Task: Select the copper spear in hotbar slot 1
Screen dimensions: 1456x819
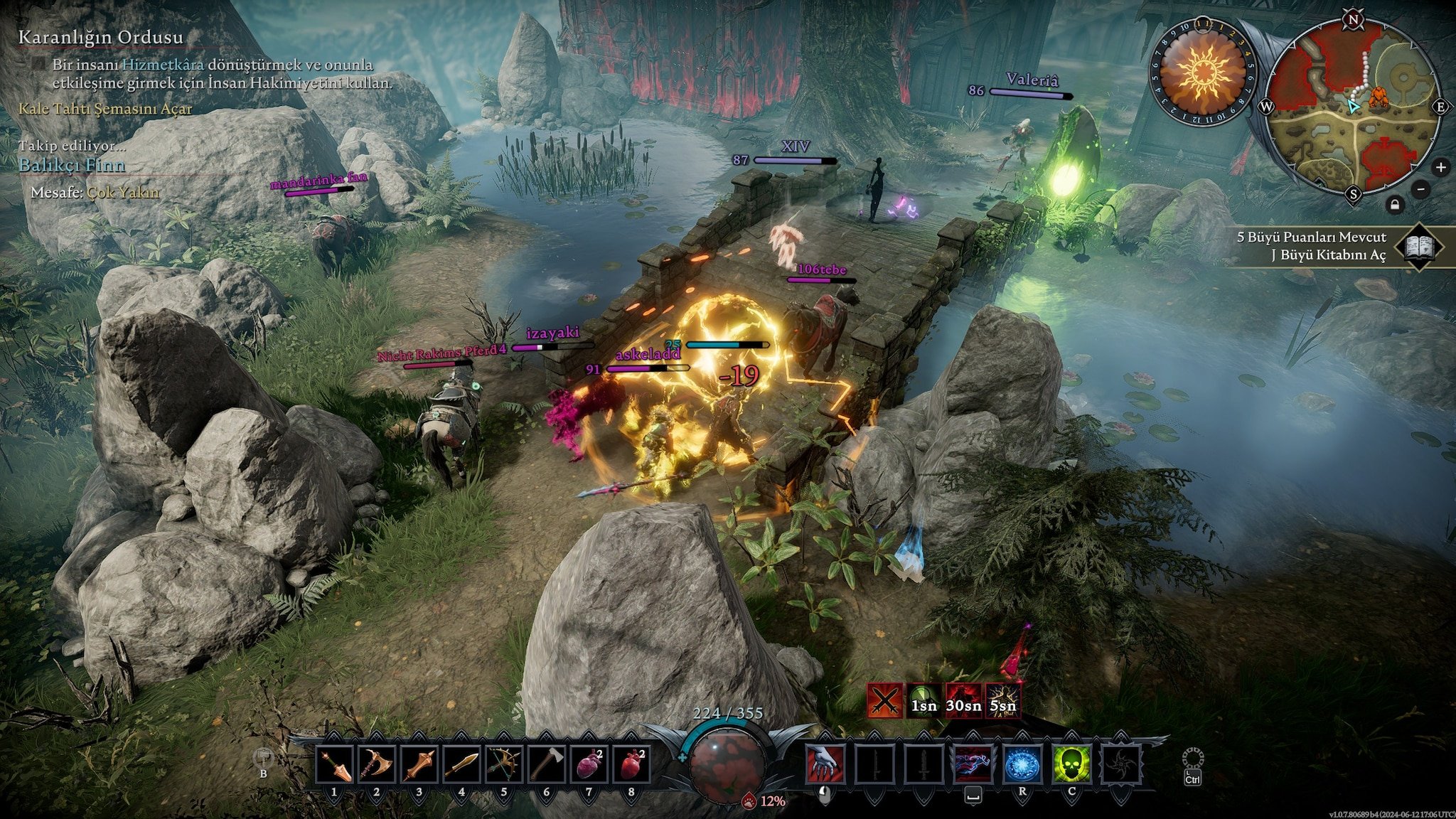Action: (x=334, y=766)
